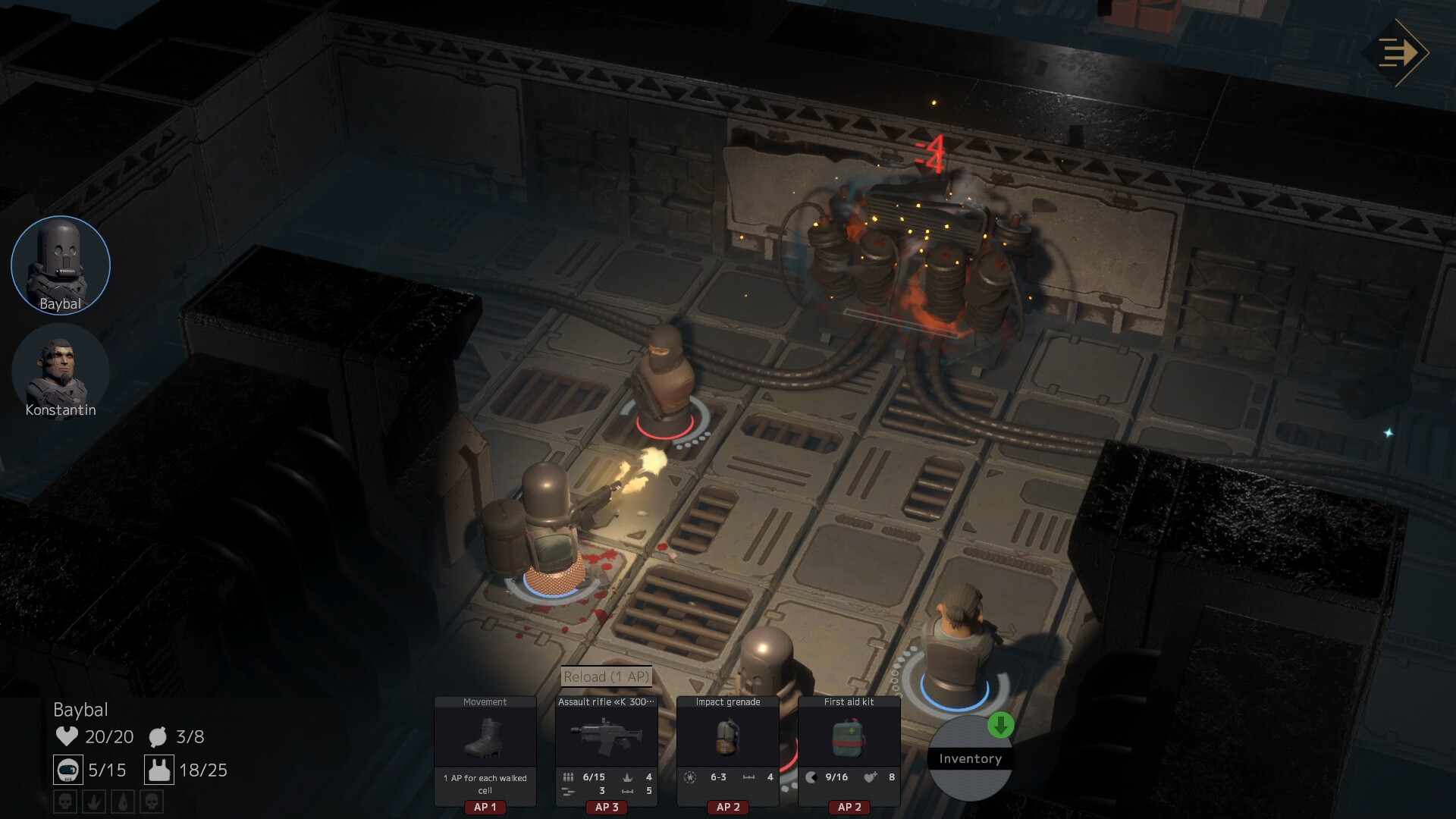
Task: Click the Reload (1 AP) button
Action: 607,676
